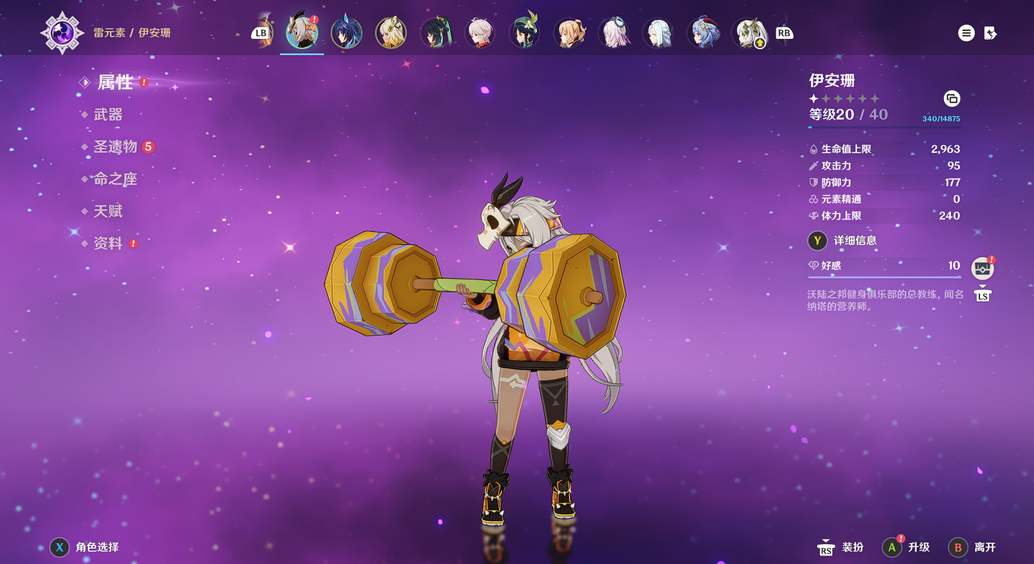Pick the blonde-haired character portrait after Iansan
Screen dimensions: 1034x564
click(391, 33)
